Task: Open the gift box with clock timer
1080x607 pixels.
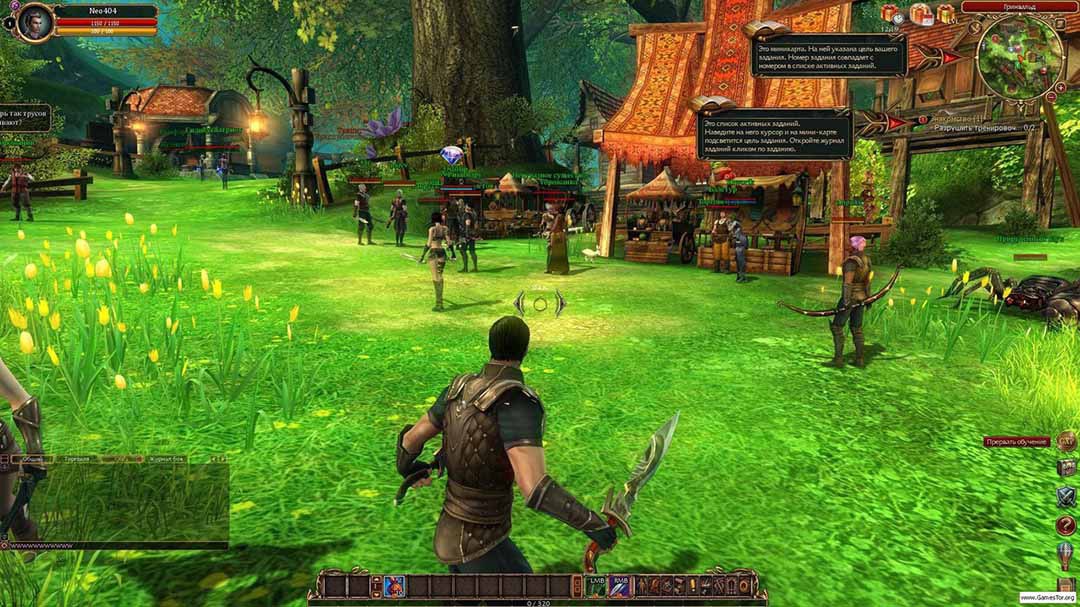Action: 889,14
